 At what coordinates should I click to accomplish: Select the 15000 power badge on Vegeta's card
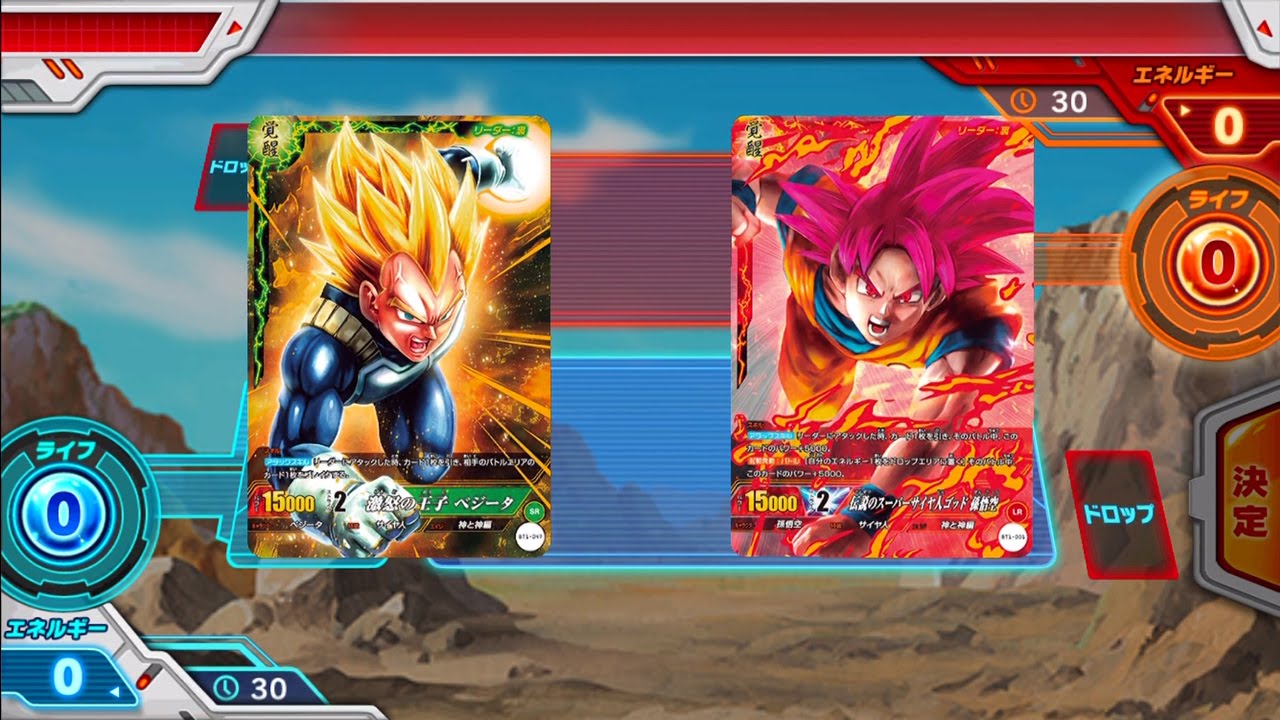(x=290, y=500)
